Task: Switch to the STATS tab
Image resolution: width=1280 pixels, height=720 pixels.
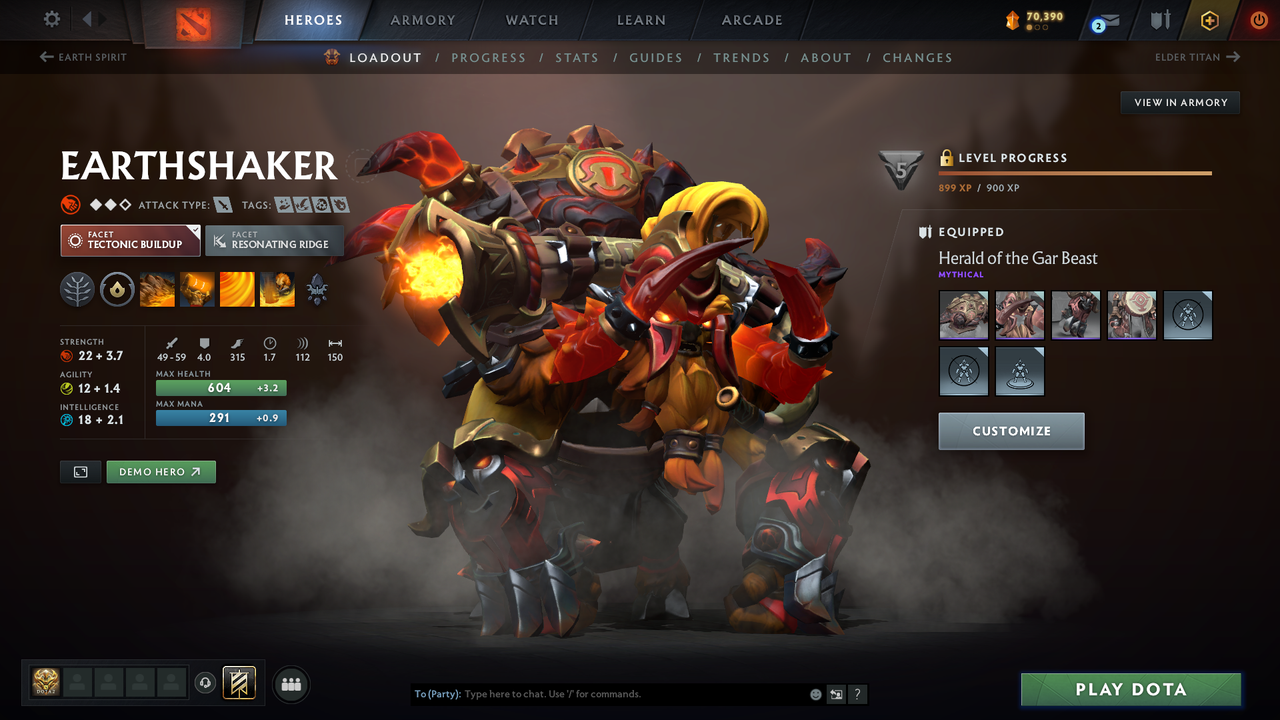Action: (577, 57)
